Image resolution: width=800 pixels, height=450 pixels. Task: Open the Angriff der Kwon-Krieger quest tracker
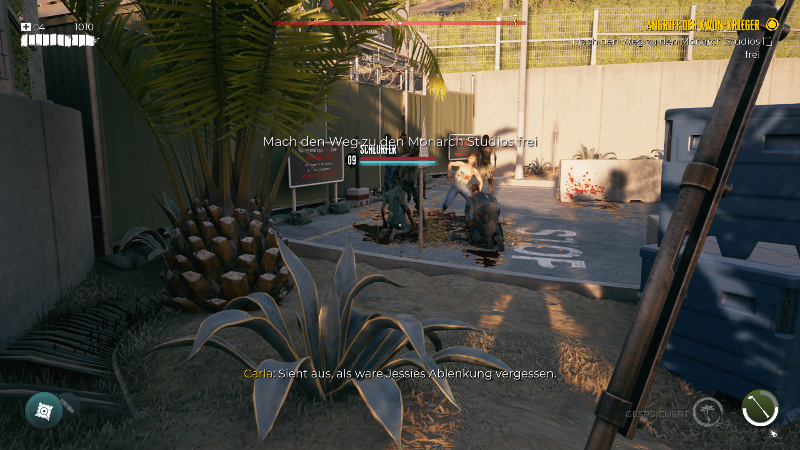pos(700,24)
